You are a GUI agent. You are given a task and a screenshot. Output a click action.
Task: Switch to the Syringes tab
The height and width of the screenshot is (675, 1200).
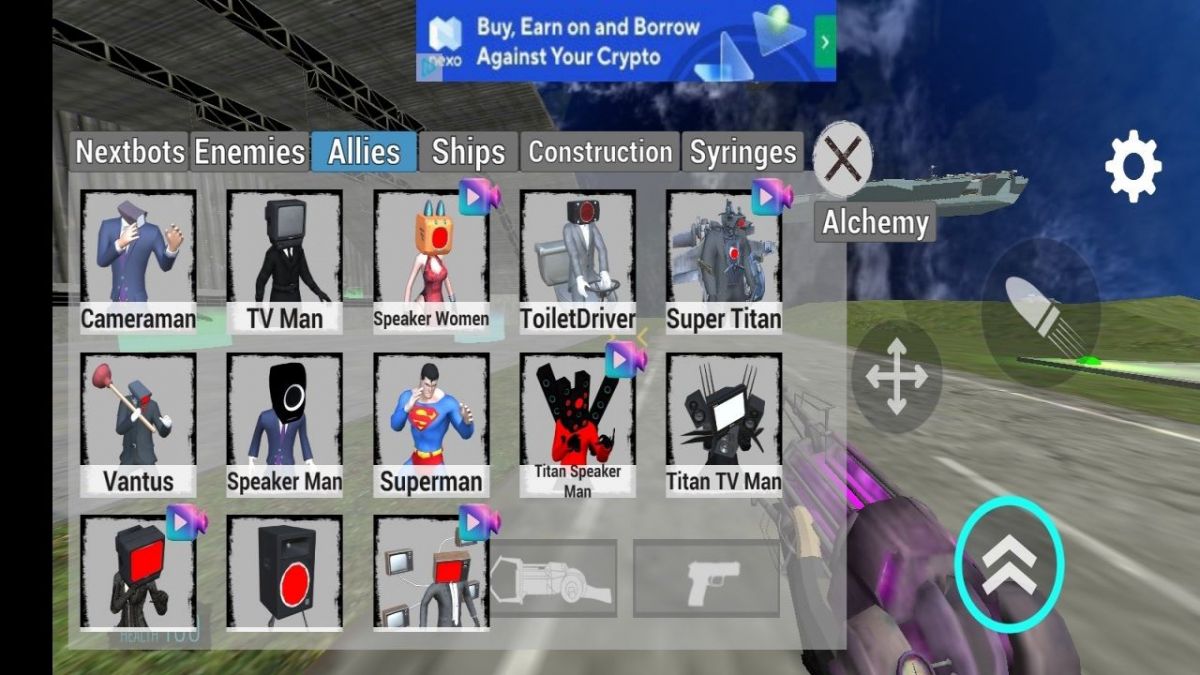coord(744,152)
